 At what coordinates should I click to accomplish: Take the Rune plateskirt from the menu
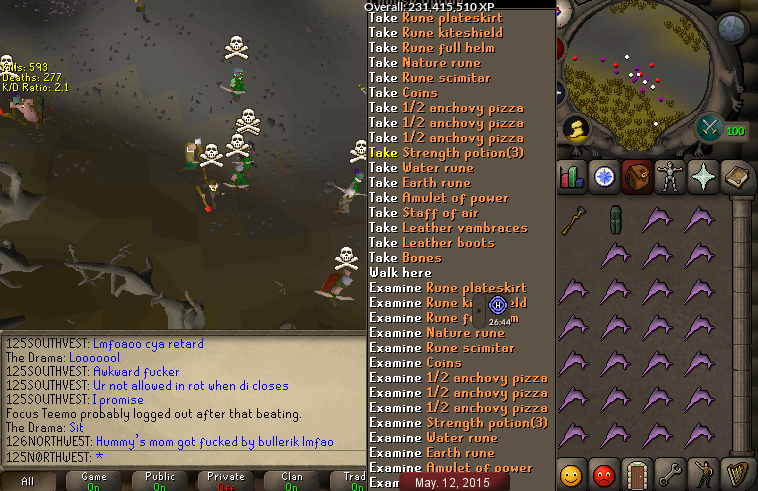[435, 18]
